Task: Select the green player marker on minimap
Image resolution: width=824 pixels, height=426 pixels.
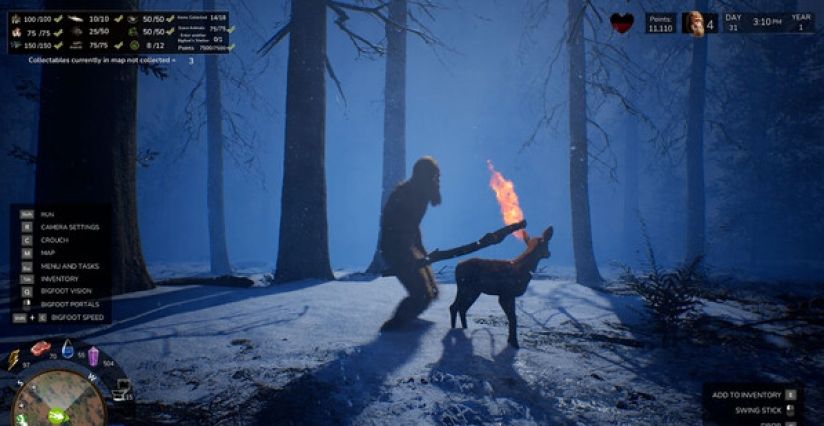Action: (57, 415)
